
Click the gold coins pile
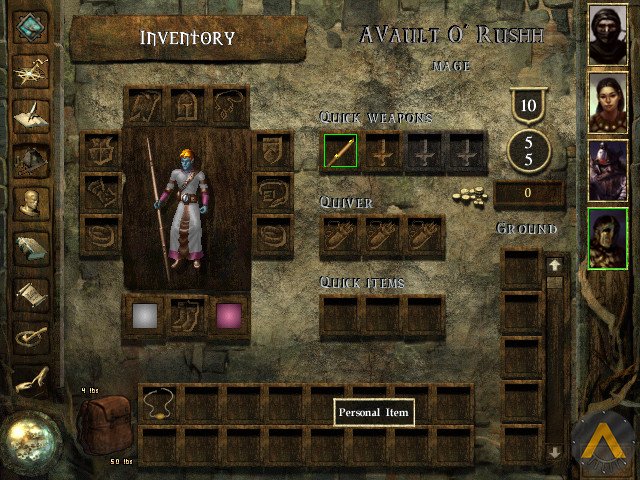(471, 193)
